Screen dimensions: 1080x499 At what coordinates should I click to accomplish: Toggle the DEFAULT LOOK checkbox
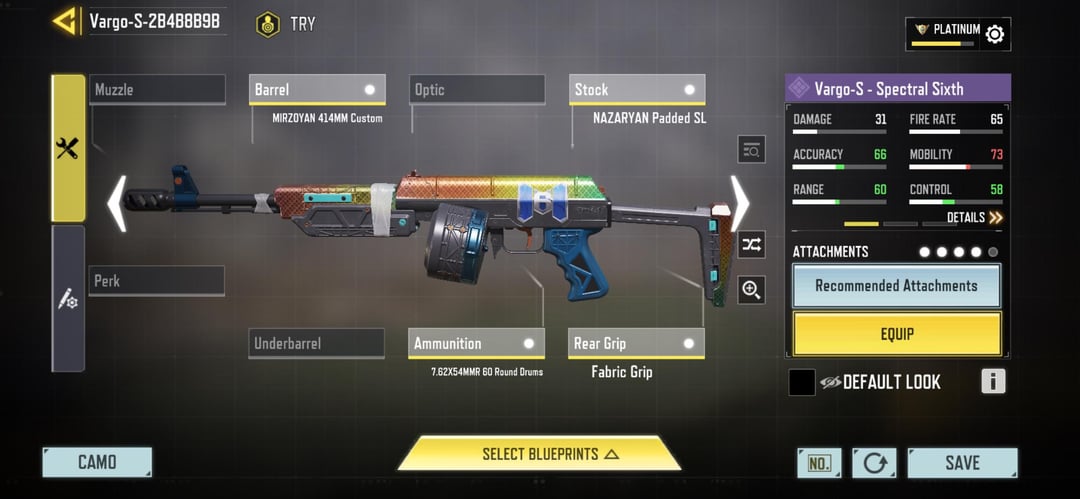[x=802, y=382]
